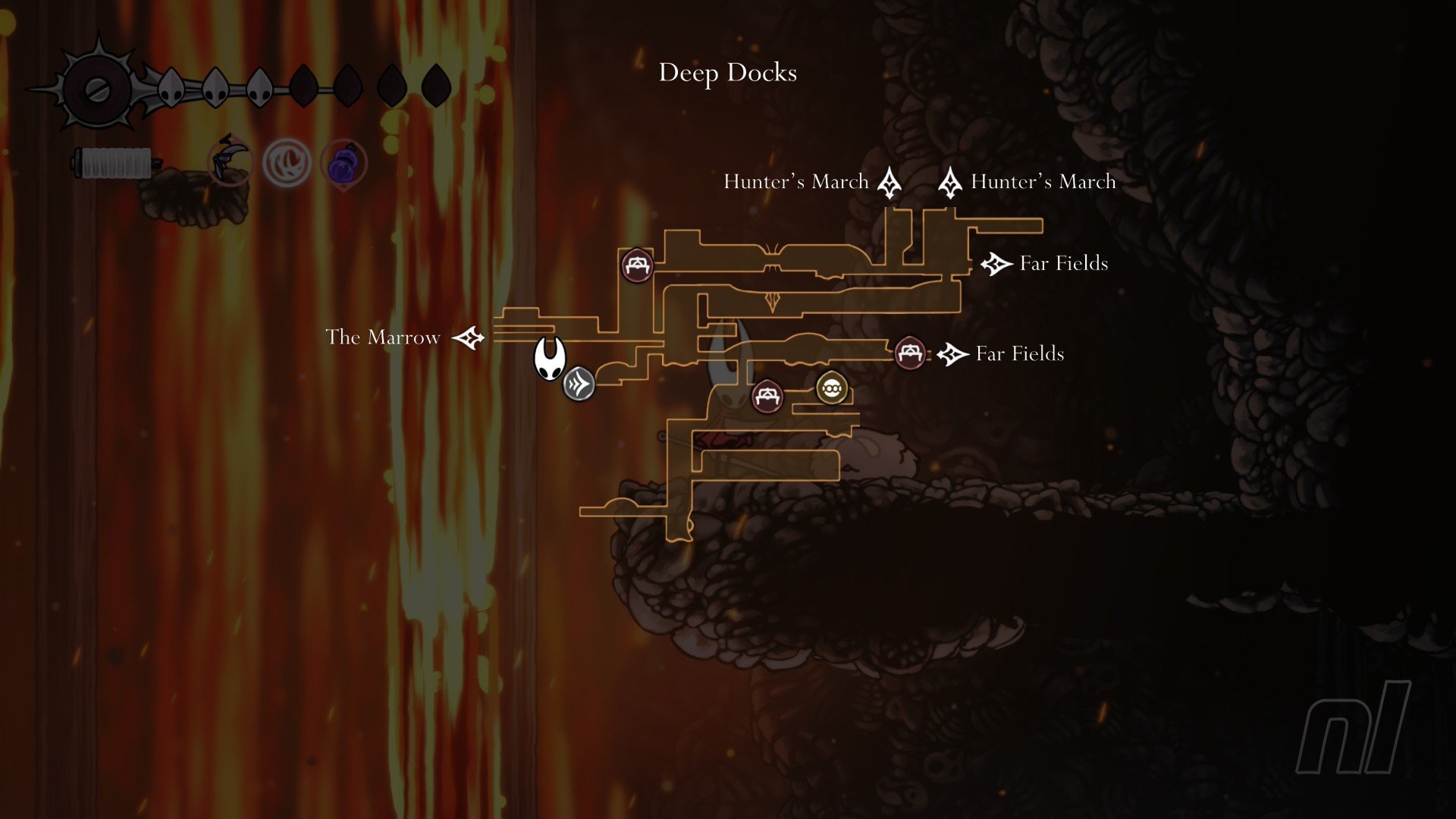Choose the lower Far Fields exit label
This screenshot has height=819, width=1456.
point(1019,354)
